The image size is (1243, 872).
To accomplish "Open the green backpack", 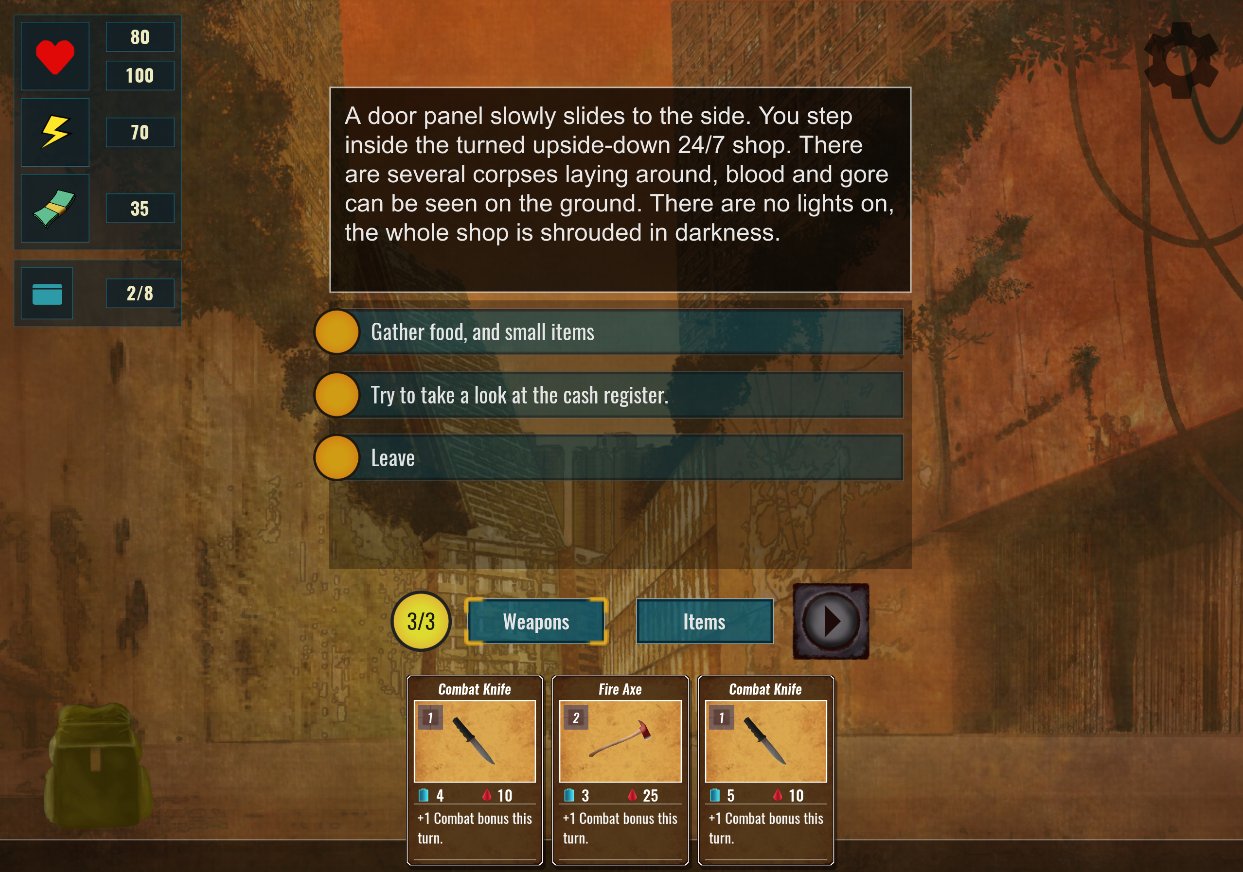I will point(97,765).
